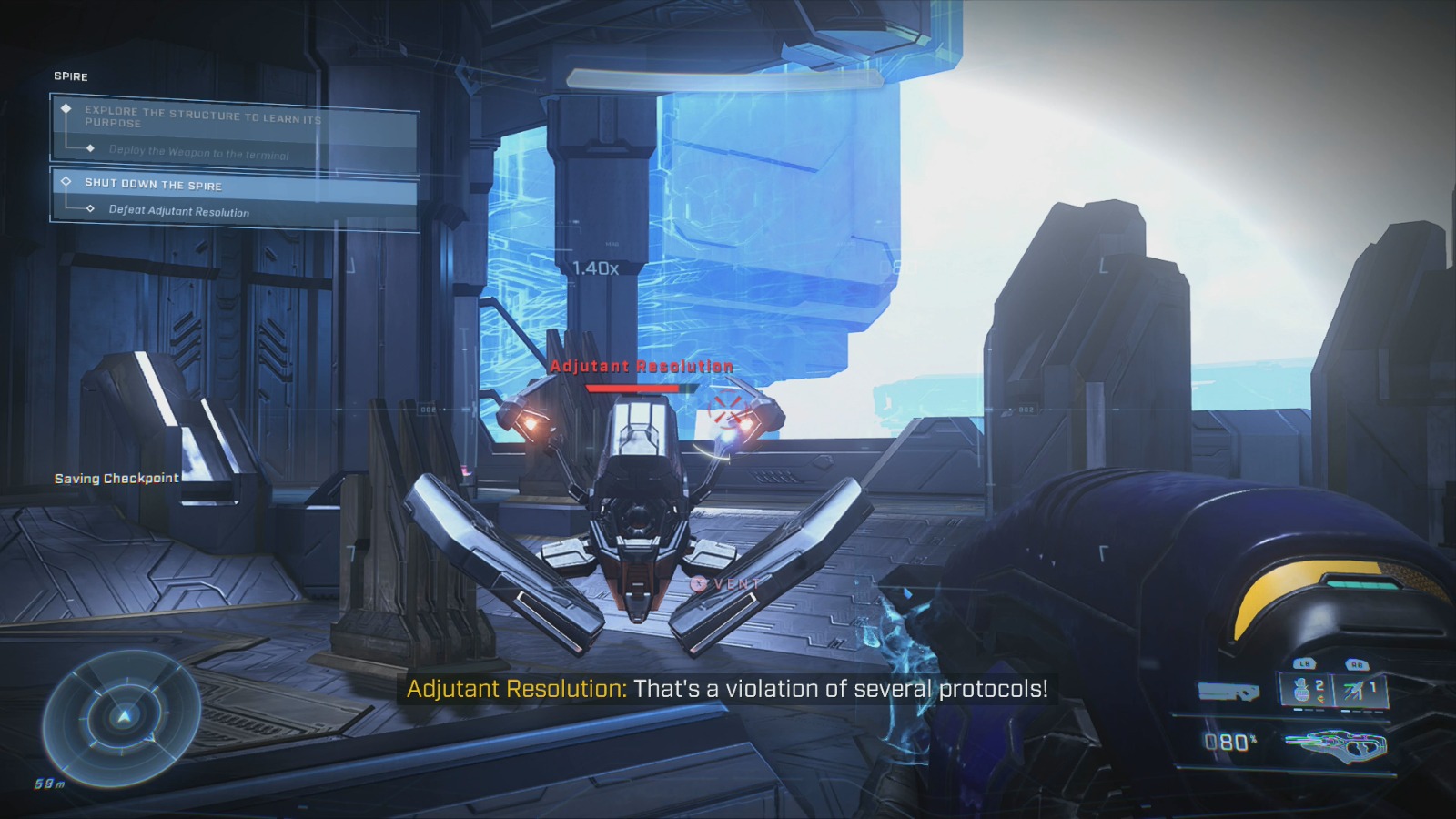Viewport: 1456px width, 819px height.
Task: Select the equipped plasma weapon icon
Action: [x=1336, y=745]
